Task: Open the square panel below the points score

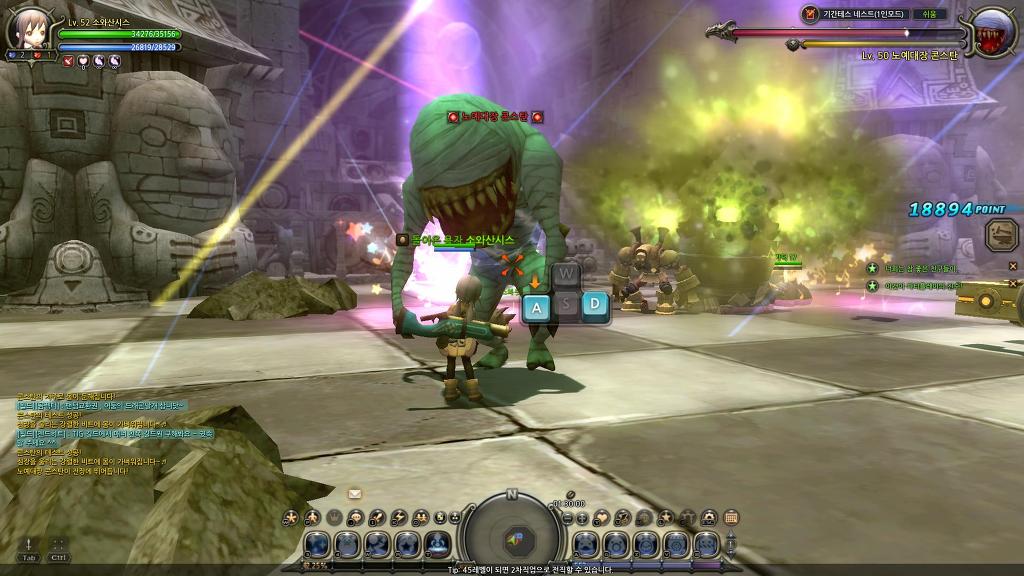Action: (1001, 236)
